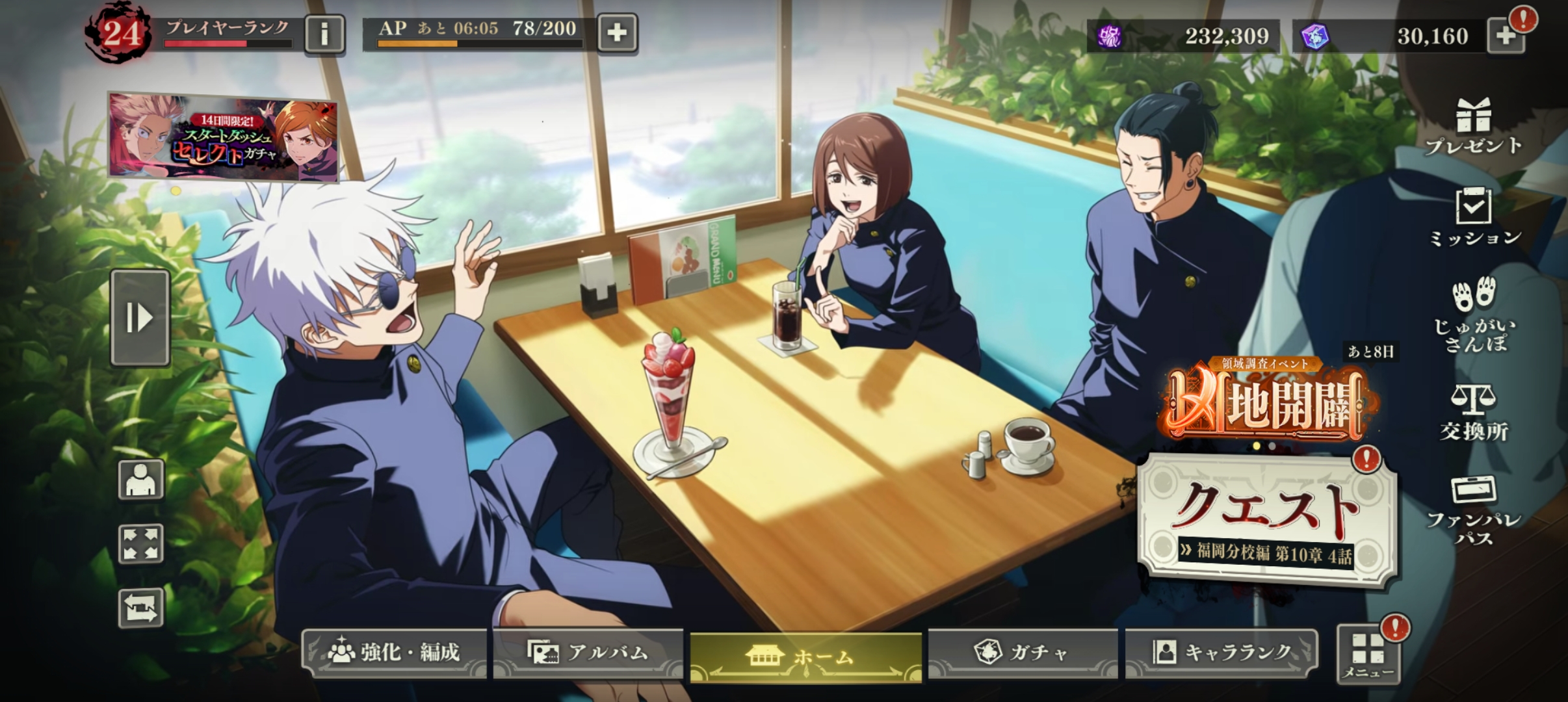Screen dimensions: 1568x702
Task: Open the ミッション checklist
Action: click(1474, 218)
